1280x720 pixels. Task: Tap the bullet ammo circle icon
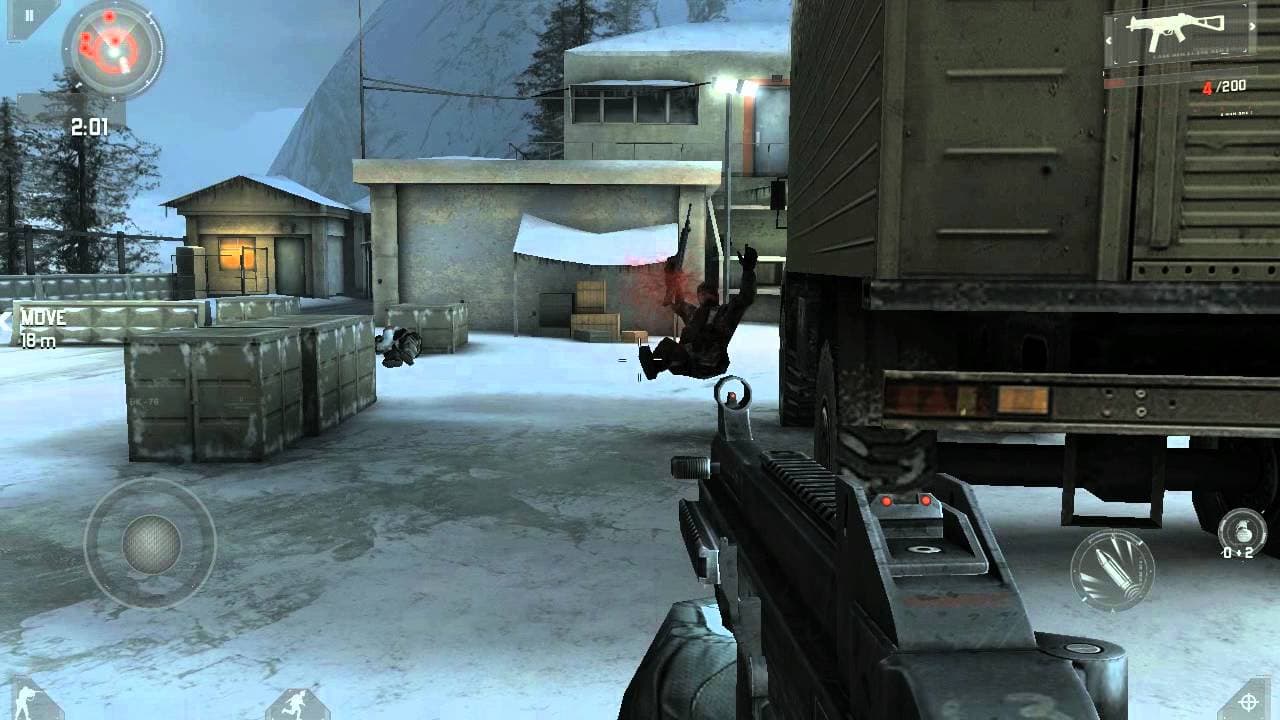(x=1112, y=569)
